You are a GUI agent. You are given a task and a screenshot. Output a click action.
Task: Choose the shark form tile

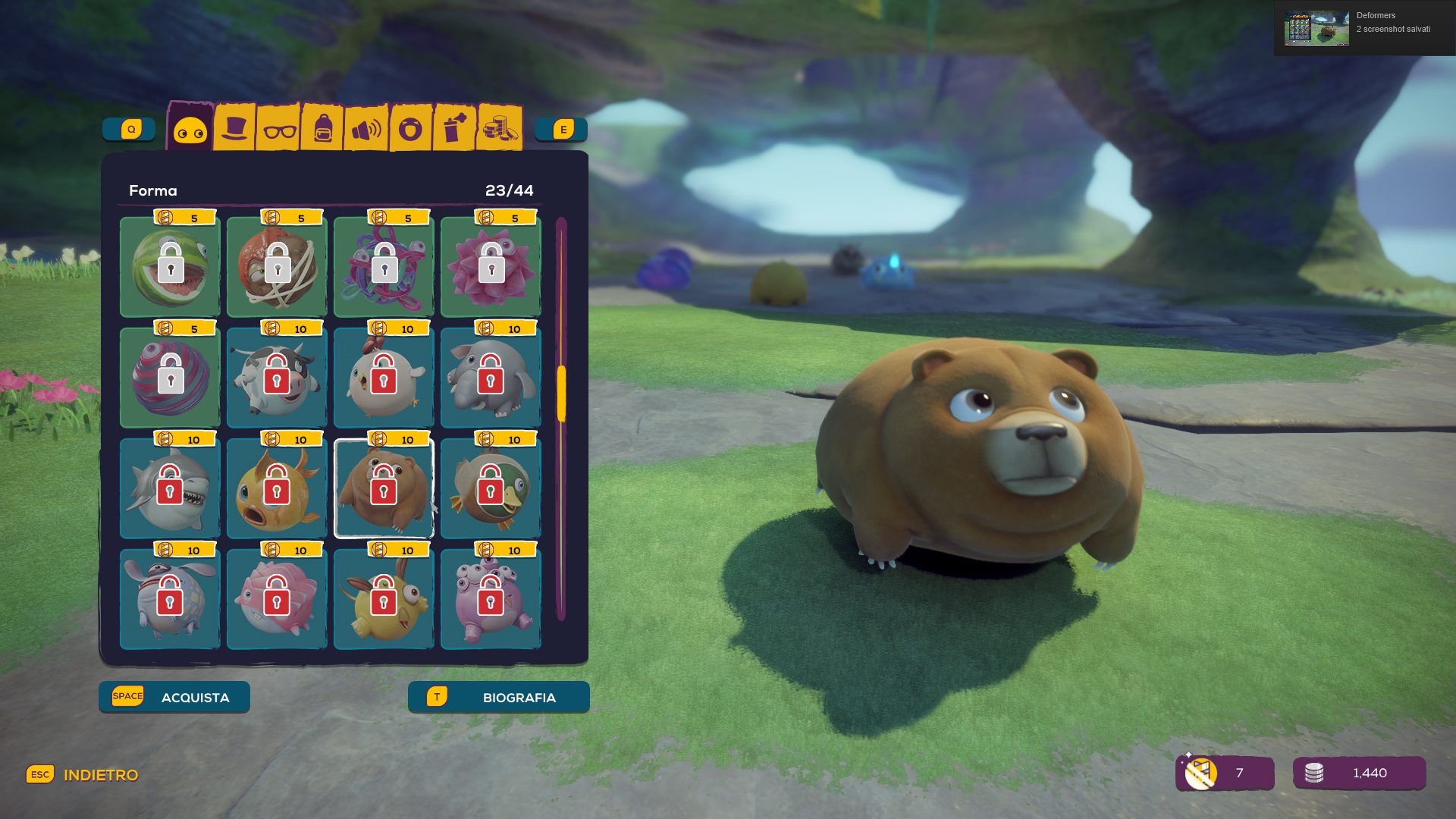click(x=170, y=488)
